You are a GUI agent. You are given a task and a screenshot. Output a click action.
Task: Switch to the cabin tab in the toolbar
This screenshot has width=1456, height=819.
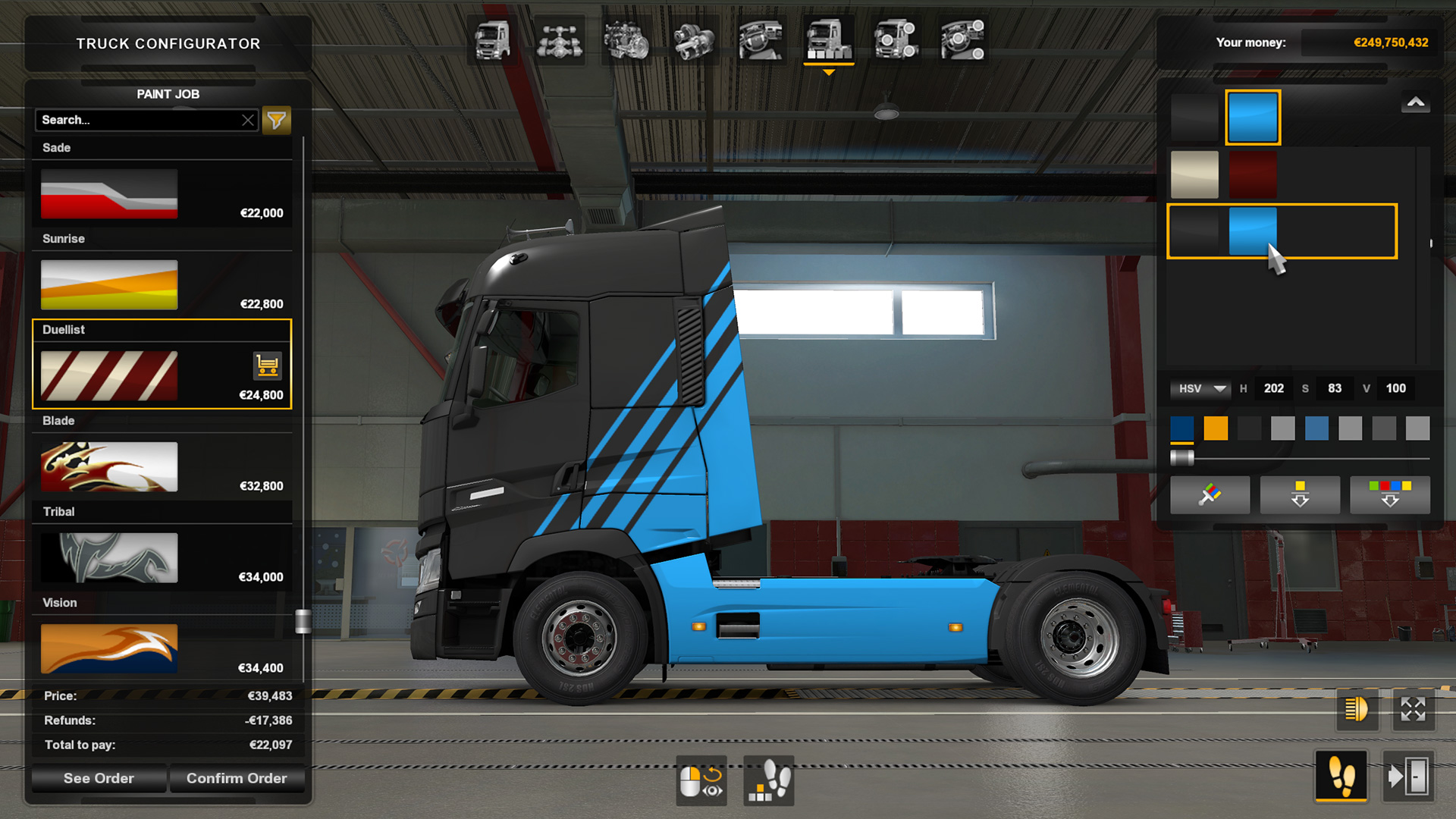pos(493,39)
